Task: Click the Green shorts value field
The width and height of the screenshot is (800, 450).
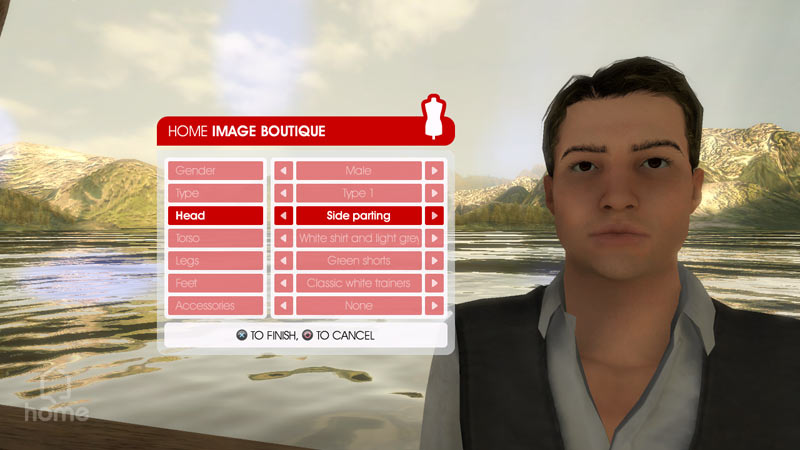Action: click(358, 260)
